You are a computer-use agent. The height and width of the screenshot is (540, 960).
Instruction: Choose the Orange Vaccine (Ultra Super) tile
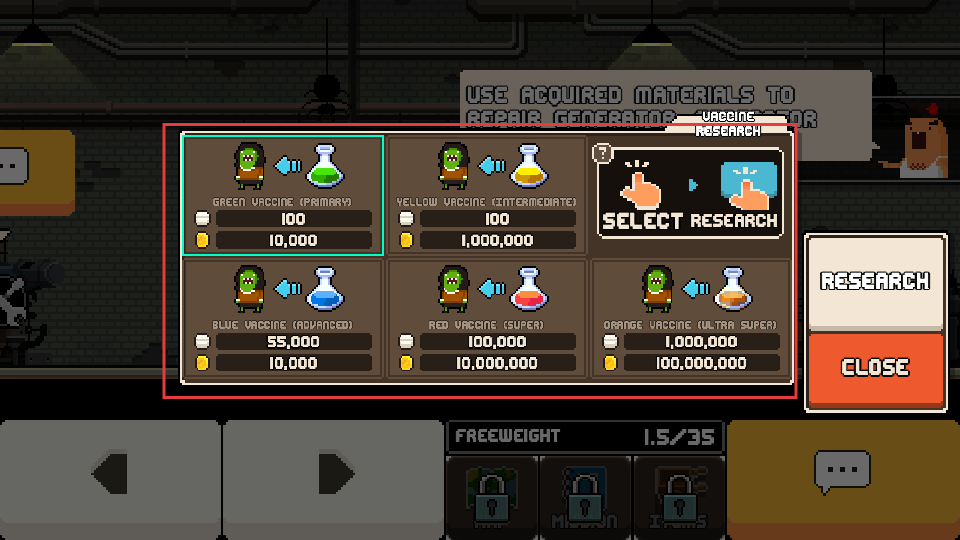pyautogui.click(x=691, y=318)
